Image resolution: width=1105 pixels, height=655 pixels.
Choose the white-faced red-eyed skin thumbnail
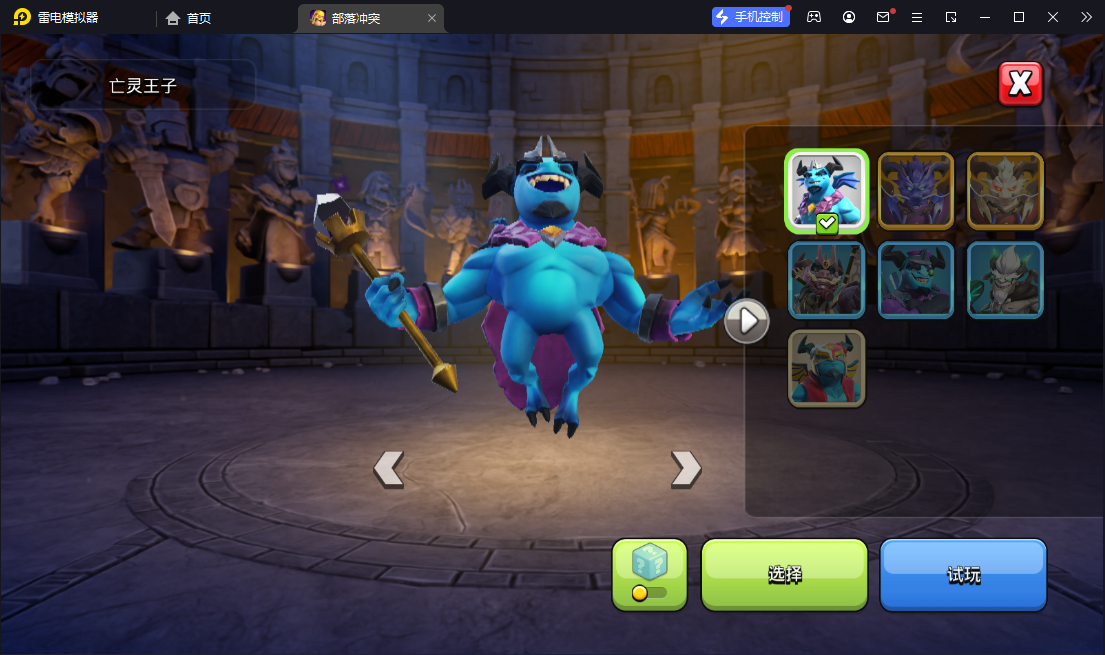(x=1005, y=191)
